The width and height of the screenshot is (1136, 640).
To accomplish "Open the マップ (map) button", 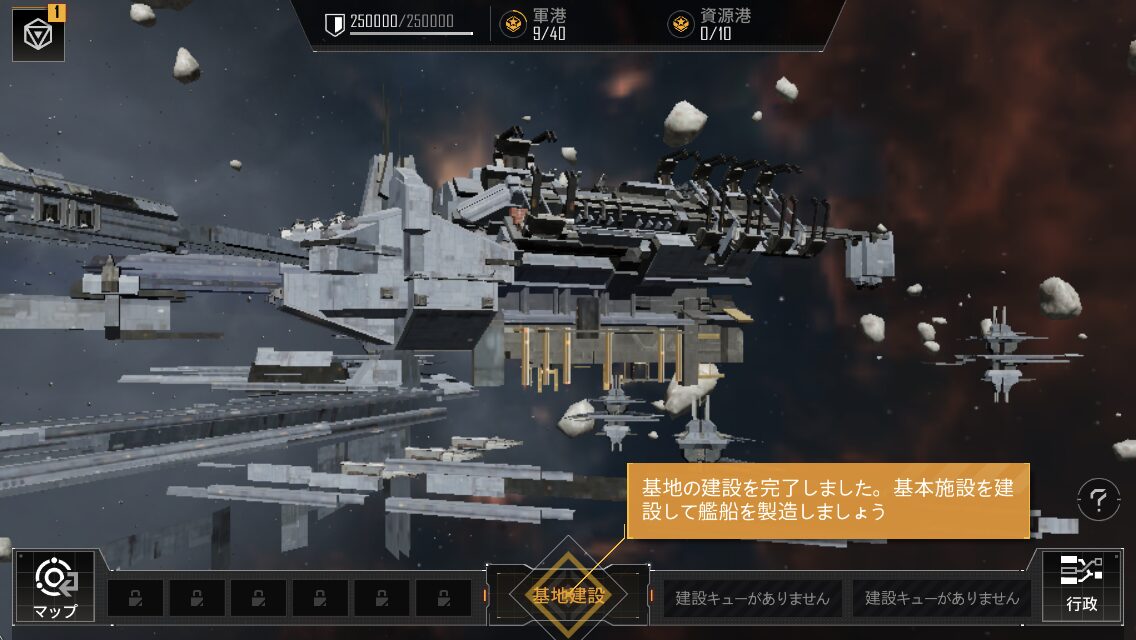I will click(x=54, y=586).
